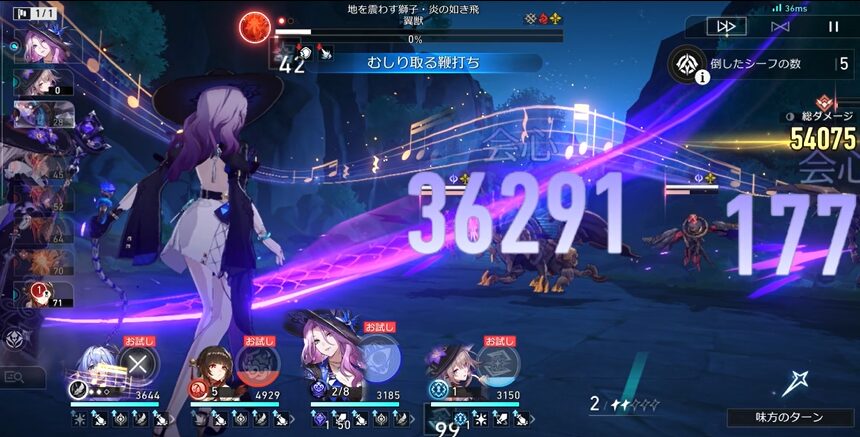This screenshot has height=437, width=860.
Task: Toggle the auto-battle button
Action: (780, 27)
